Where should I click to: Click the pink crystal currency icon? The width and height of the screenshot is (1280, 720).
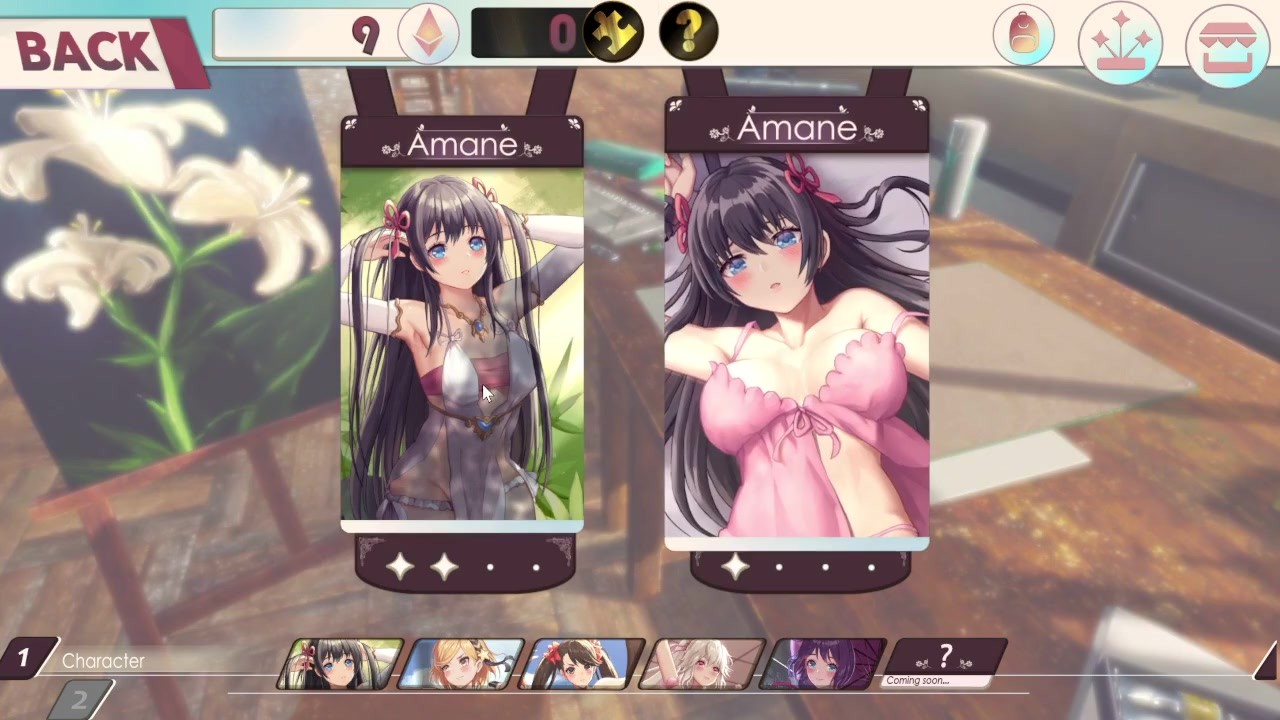(428, 34)
